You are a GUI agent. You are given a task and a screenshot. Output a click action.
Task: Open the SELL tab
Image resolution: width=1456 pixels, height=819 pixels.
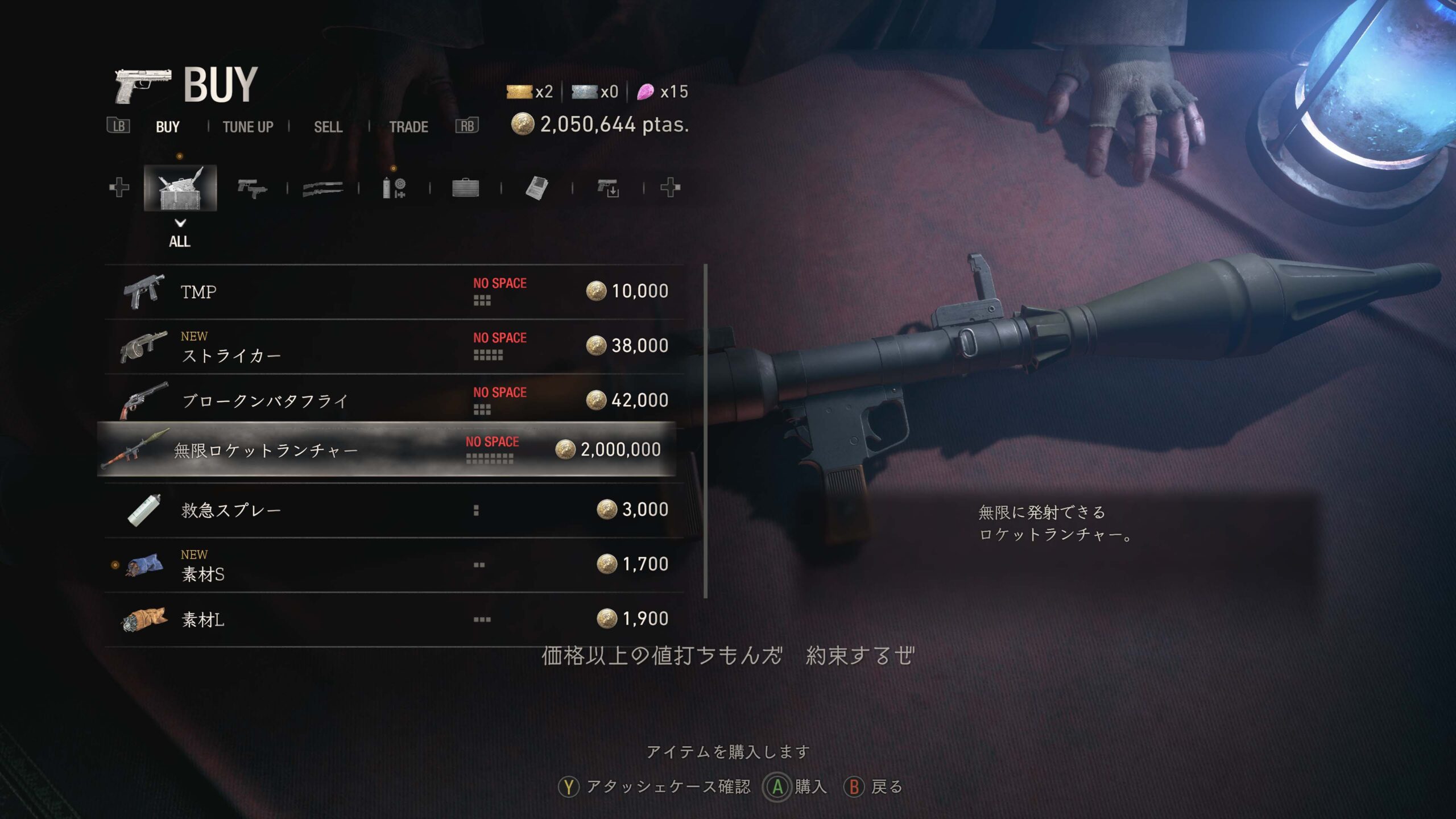pos(327,127)
